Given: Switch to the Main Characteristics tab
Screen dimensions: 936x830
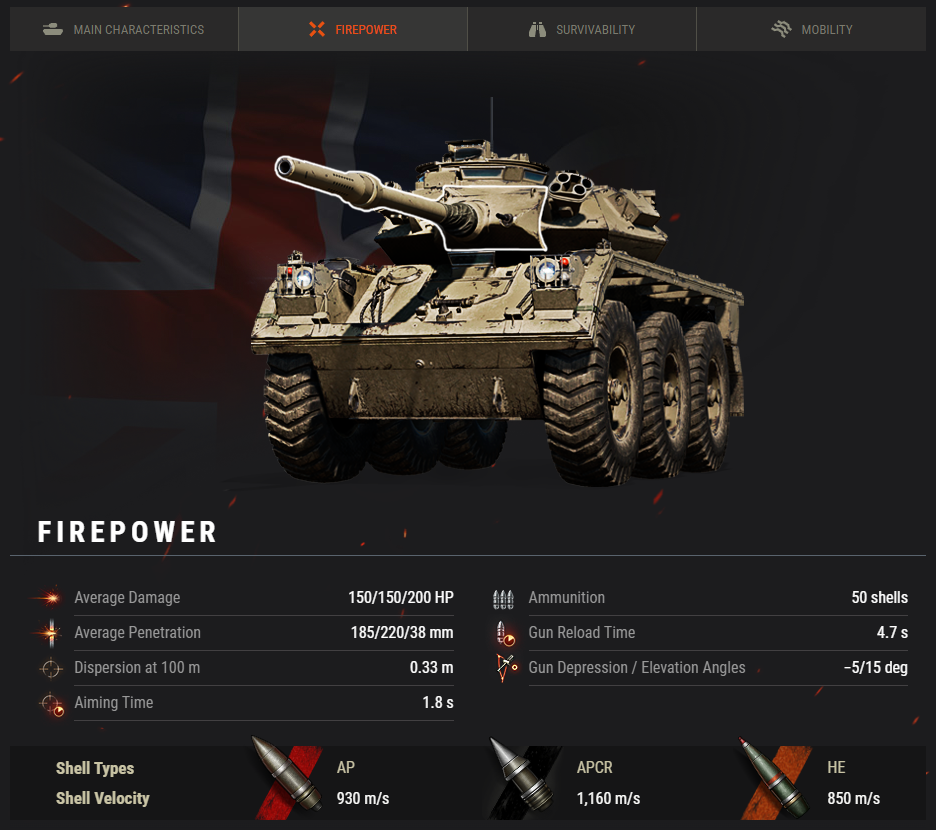Looking at the screenshot, I should click(124, 29).
